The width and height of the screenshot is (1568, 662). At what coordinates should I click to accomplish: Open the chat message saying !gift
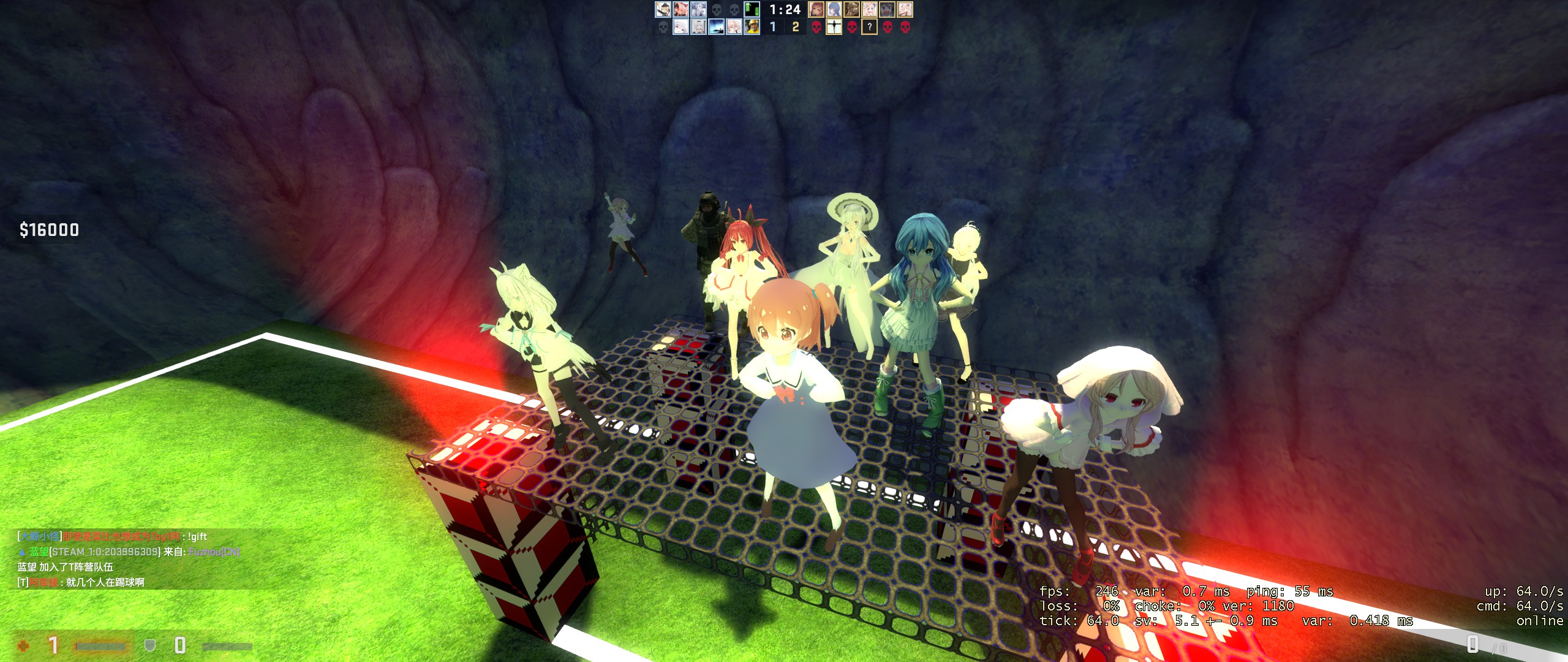click(197, 537)
